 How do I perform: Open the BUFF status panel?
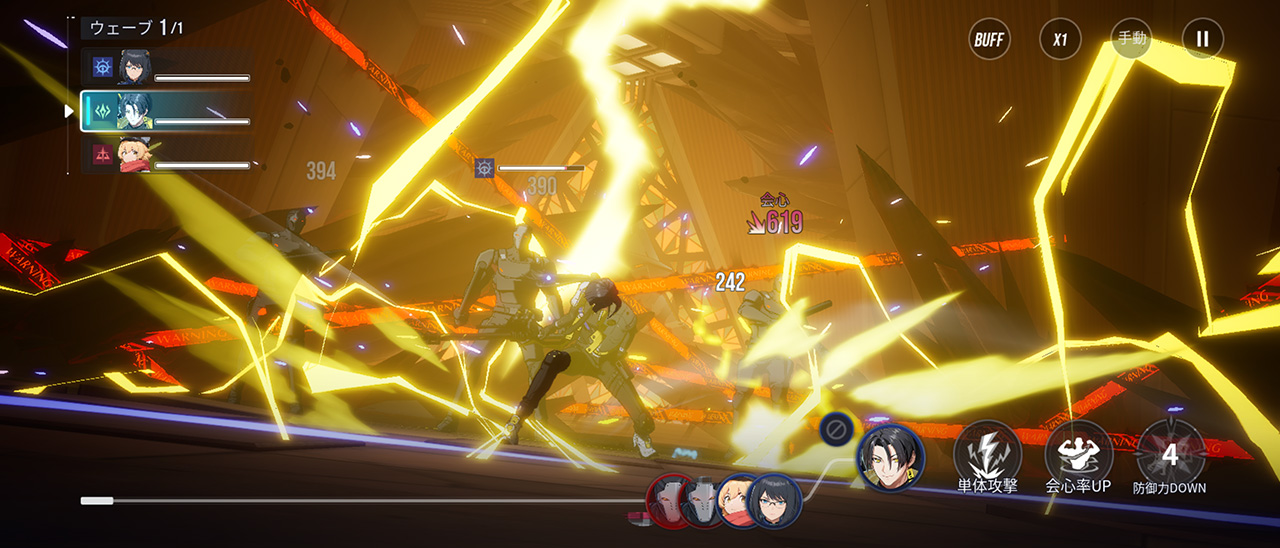click(x=989, y=40)
